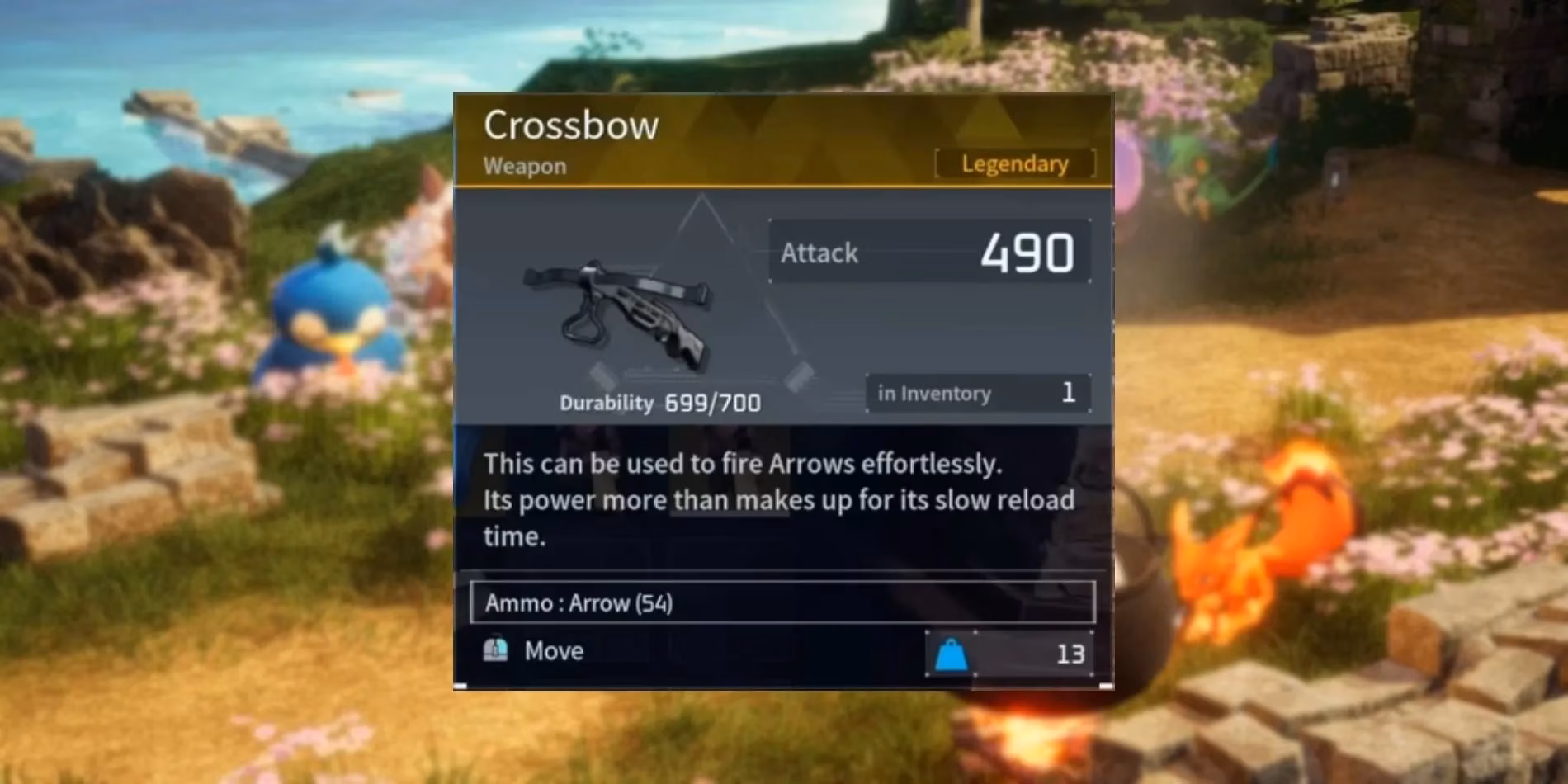
Task: Click the Ammo: Arrow (54) row
Action: 782,602
